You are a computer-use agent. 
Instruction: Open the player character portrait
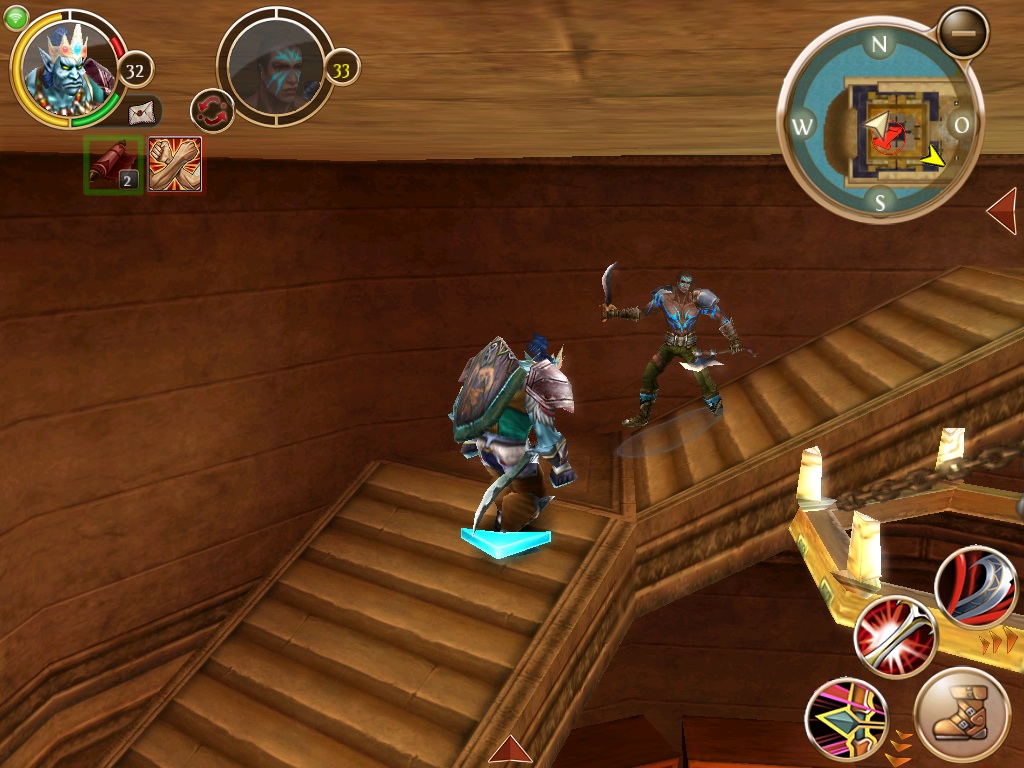pos(68,68)
